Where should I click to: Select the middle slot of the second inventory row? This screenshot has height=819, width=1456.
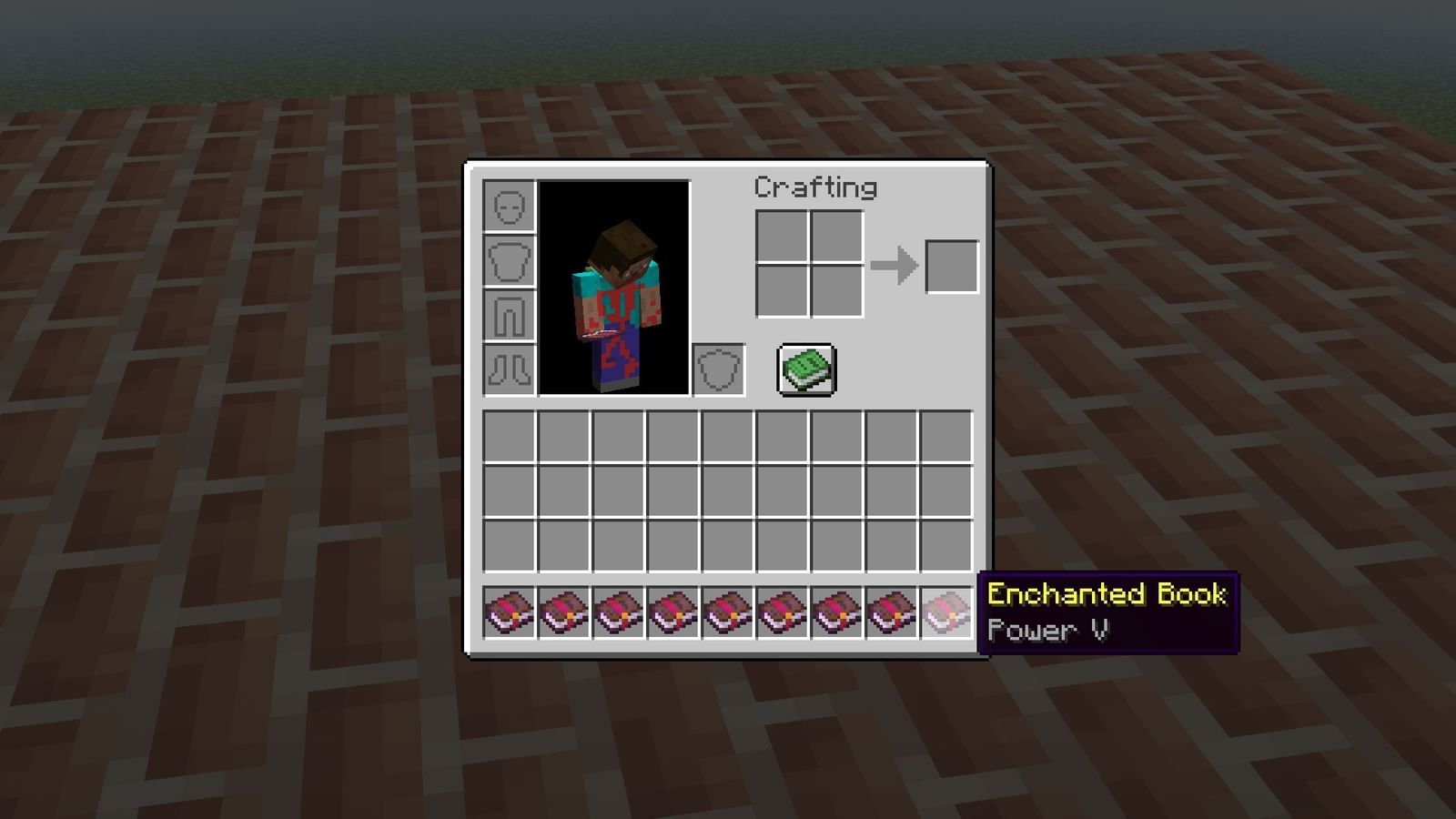click(728, 491)
